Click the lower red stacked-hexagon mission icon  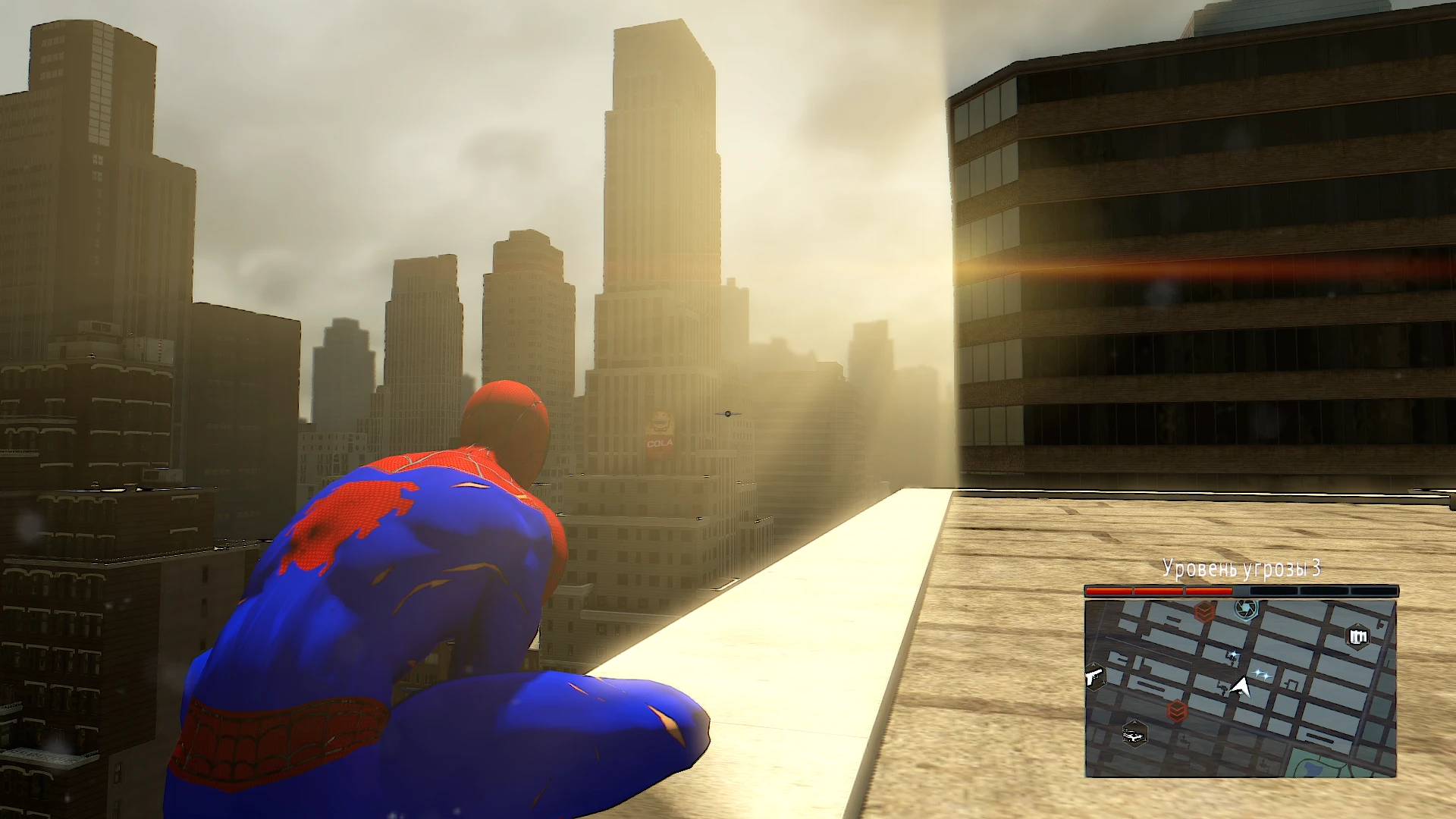(1177, 709)
